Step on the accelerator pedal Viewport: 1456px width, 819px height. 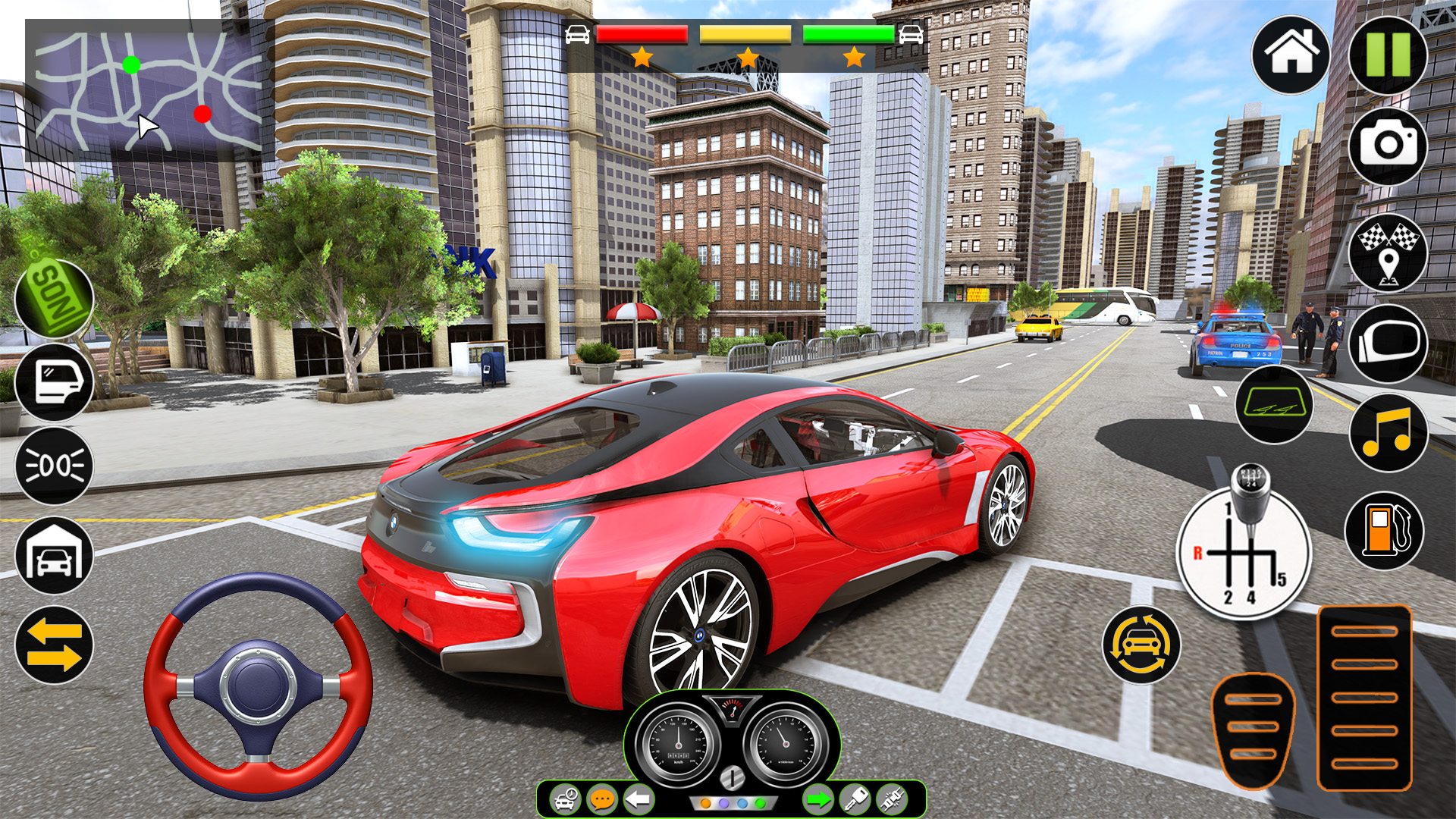point(1364,698)
